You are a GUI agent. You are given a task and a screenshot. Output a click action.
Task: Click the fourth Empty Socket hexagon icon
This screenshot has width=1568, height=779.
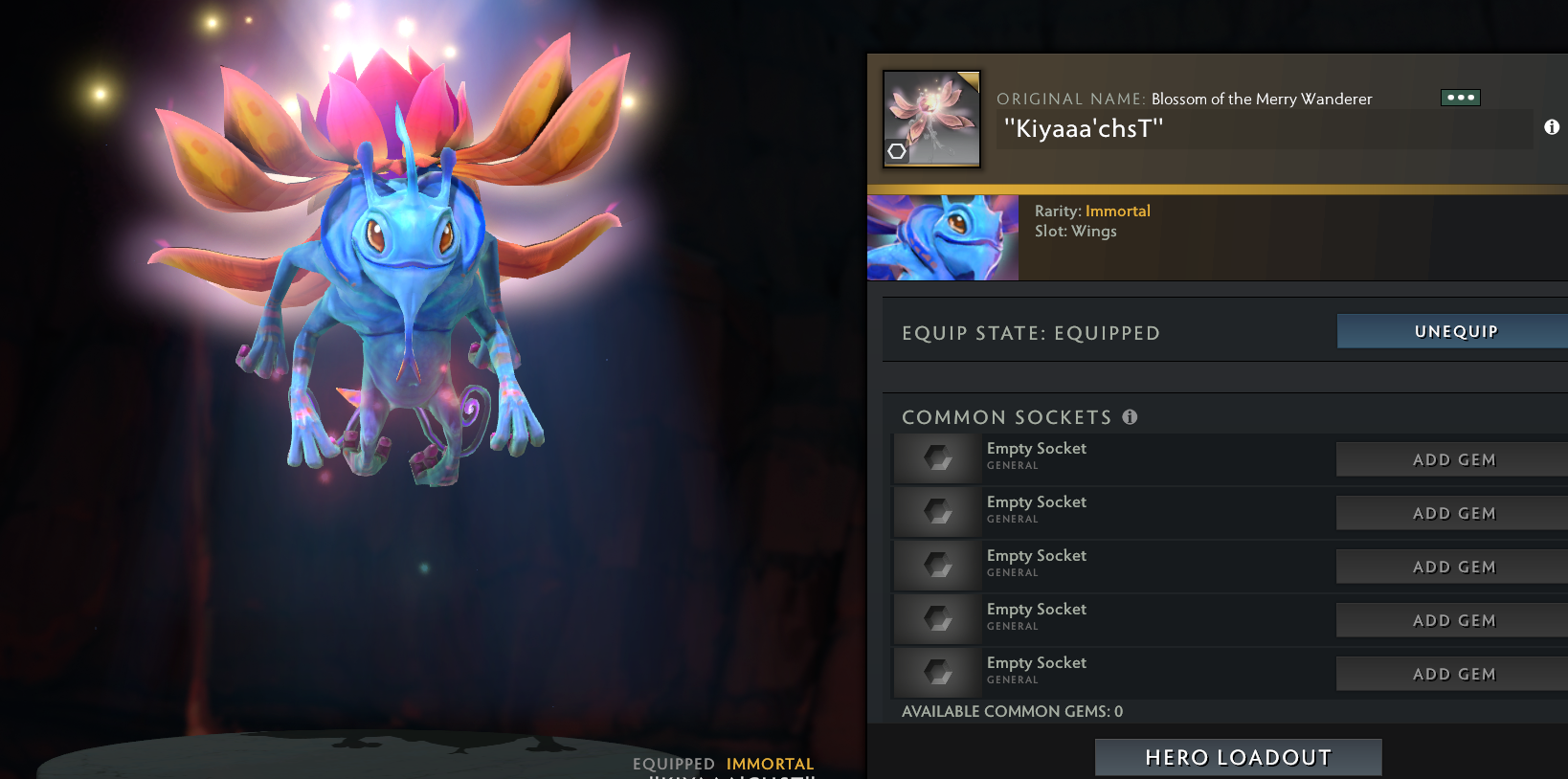tap(936, 619)
